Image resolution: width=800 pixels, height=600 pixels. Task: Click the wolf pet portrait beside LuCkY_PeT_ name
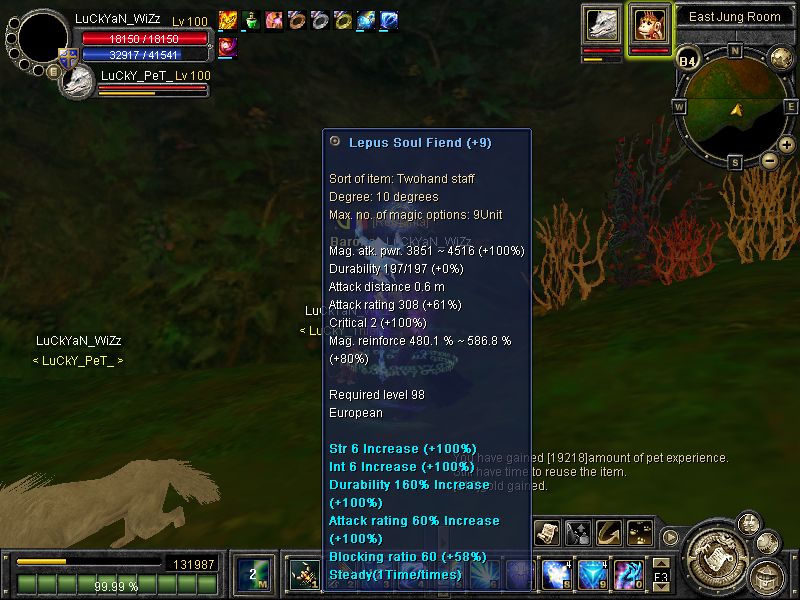[77, 84]
